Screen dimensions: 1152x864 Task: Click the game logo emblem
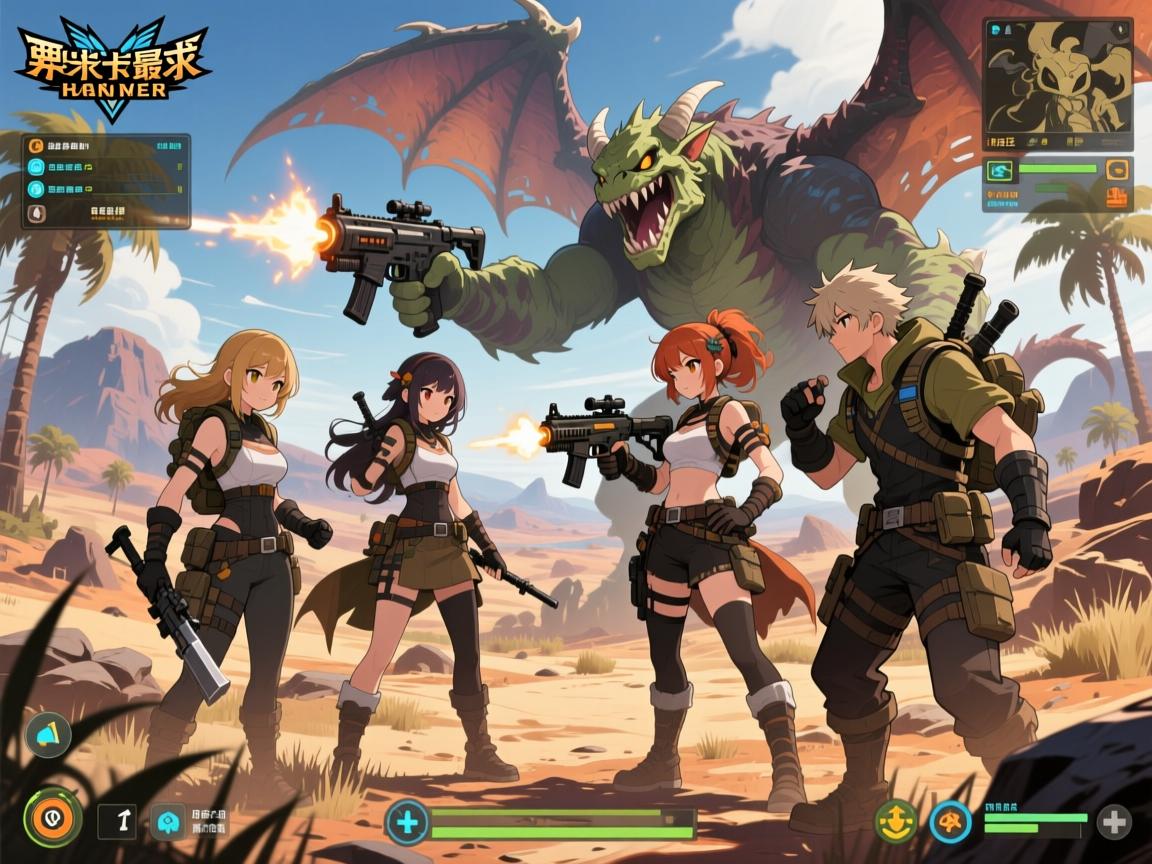click(x=110, y=68)
